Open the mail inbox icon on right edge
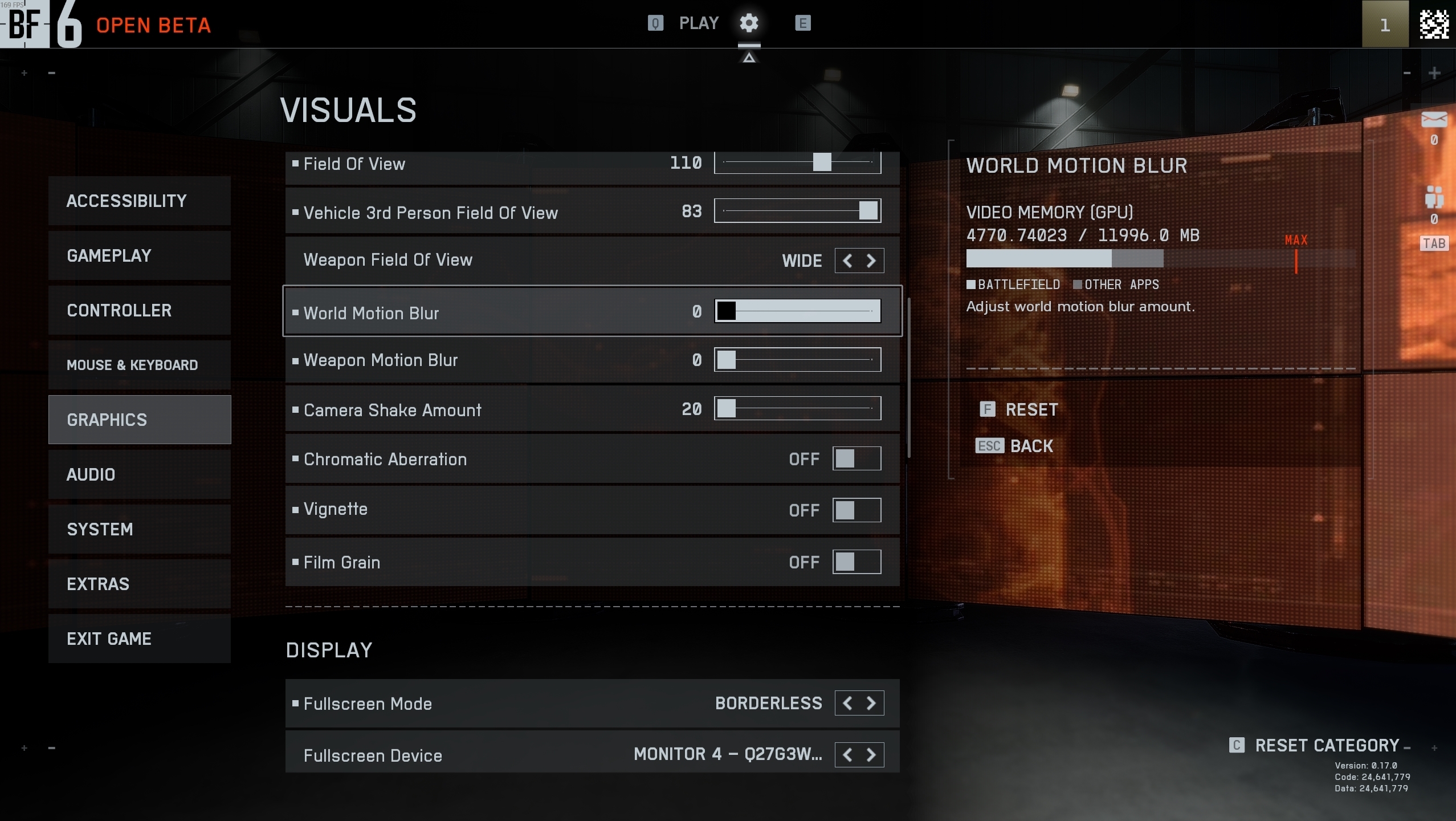The height and width of the screenshot is (821, 1456). (1435, 120)
